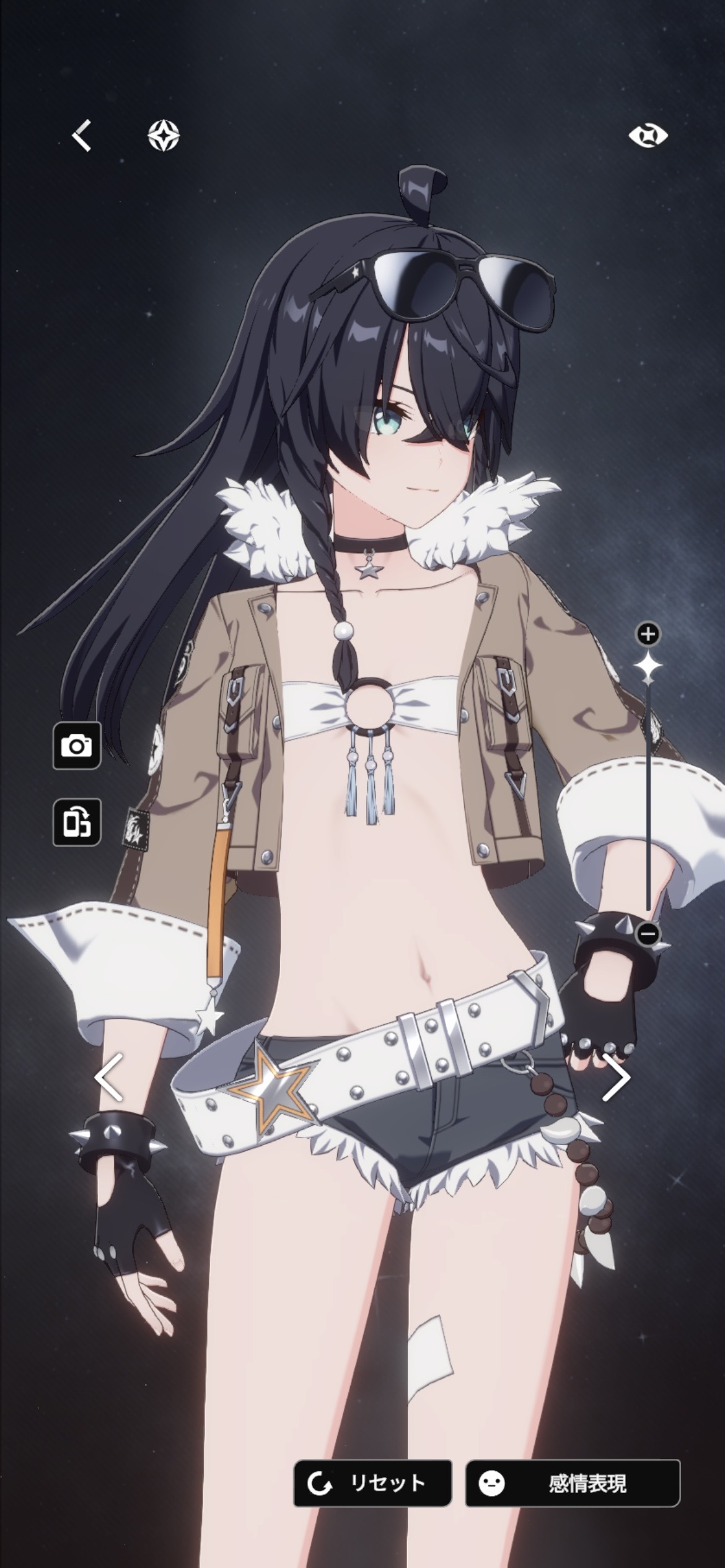This screenshot has width=725, height=1568.
Task: Switch to previous character with left arrow
Action: point(109,1078)
